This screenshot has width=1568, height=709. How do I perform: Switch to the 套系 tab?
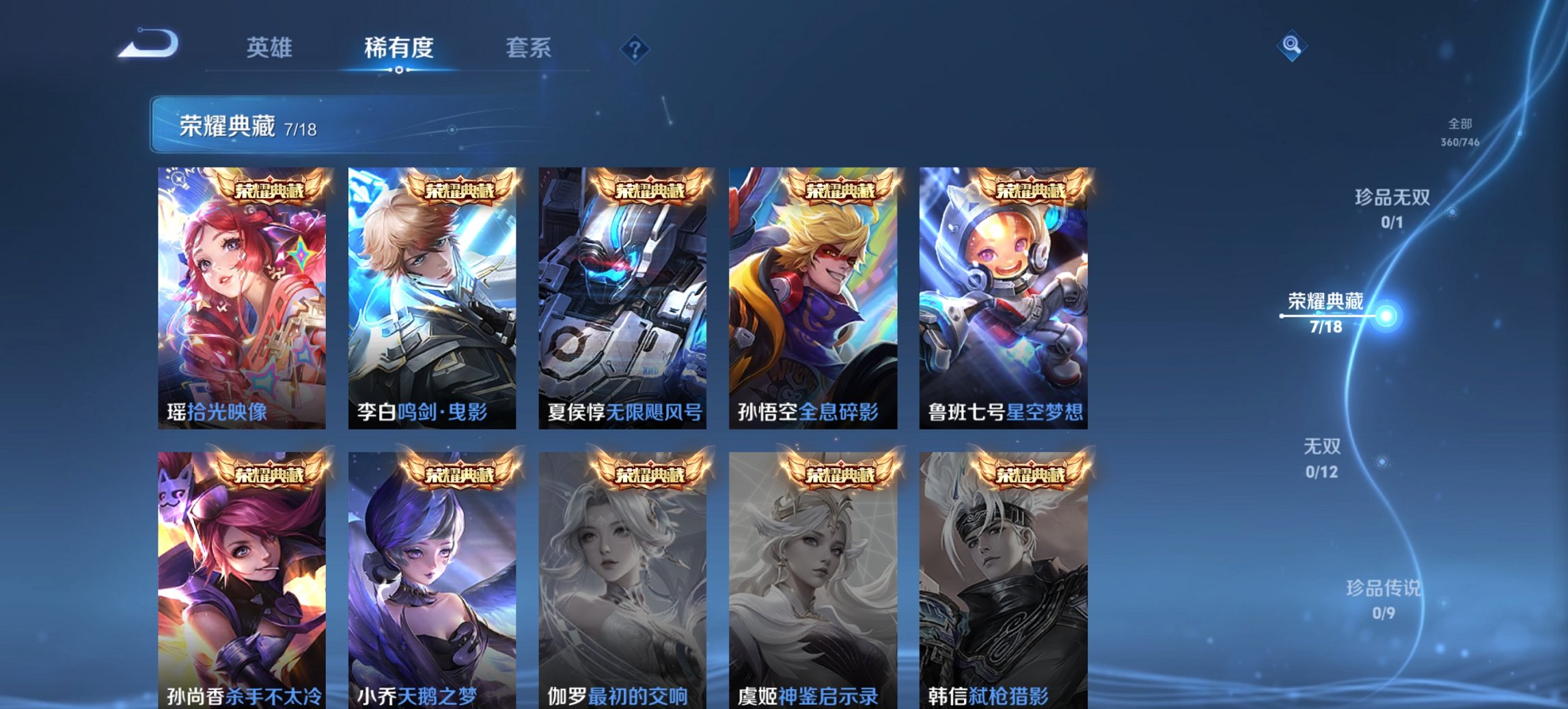tap(527, 48)
